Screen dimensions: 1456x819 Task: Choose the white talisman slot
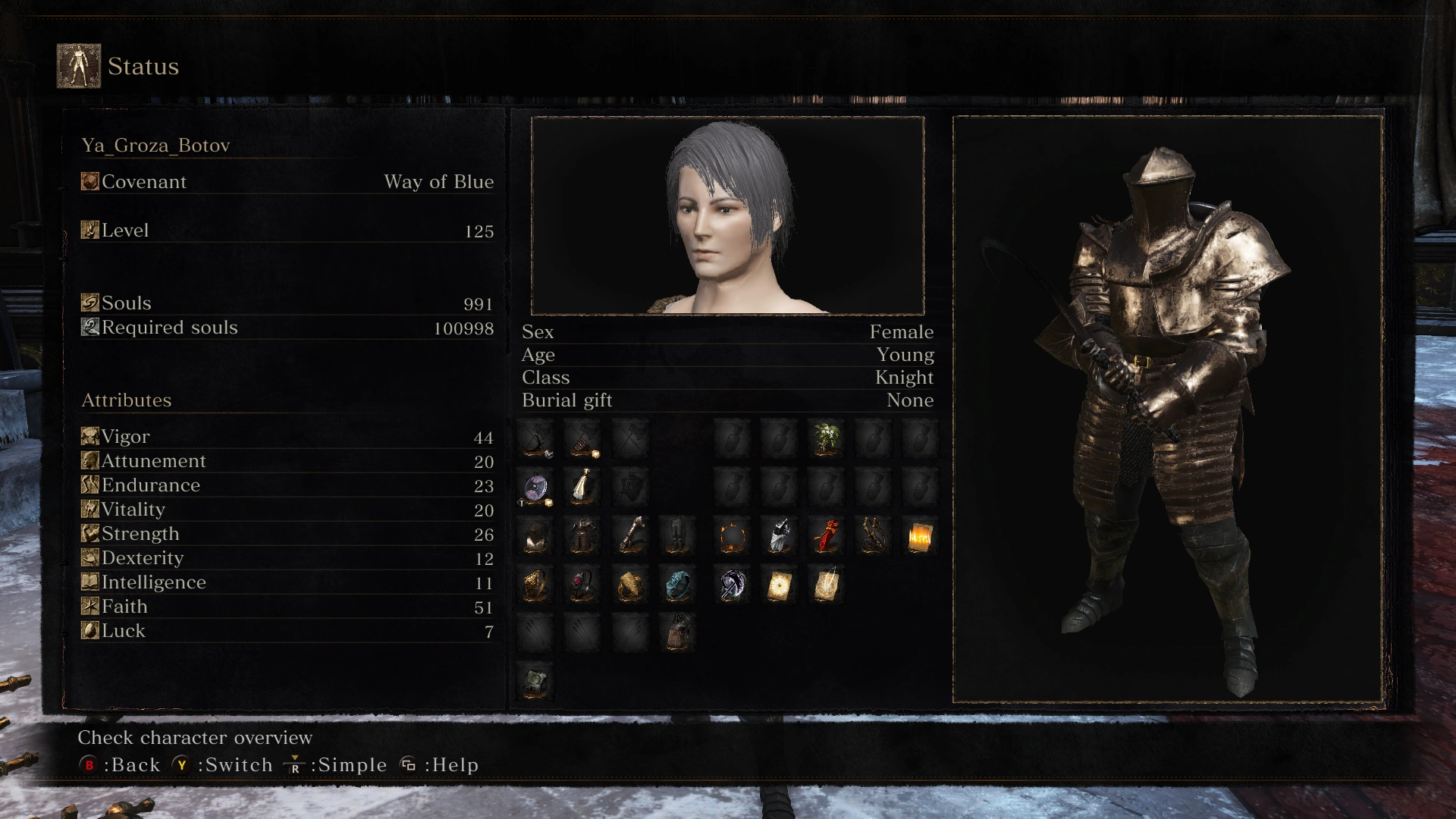[582, 487]
